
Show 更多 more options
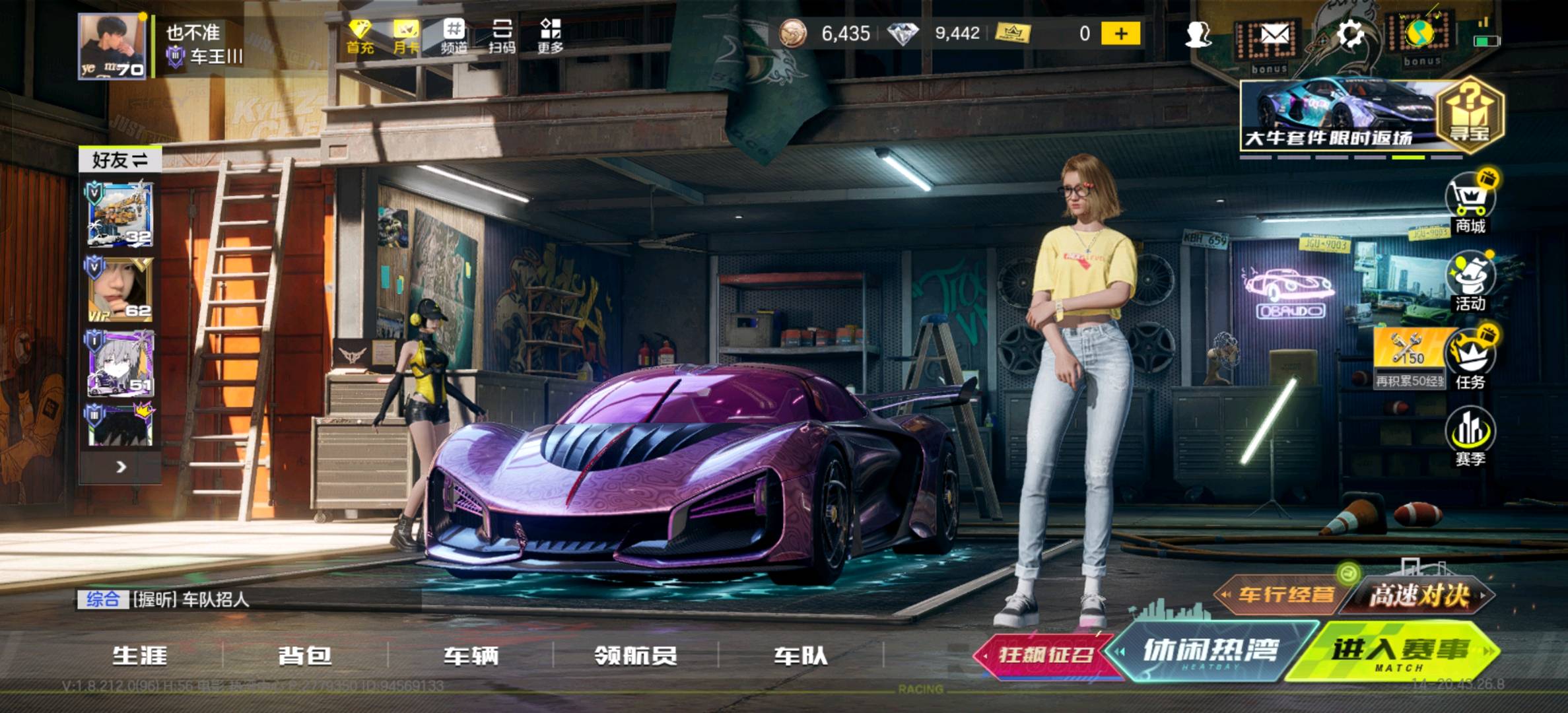(x=550, y=36)
